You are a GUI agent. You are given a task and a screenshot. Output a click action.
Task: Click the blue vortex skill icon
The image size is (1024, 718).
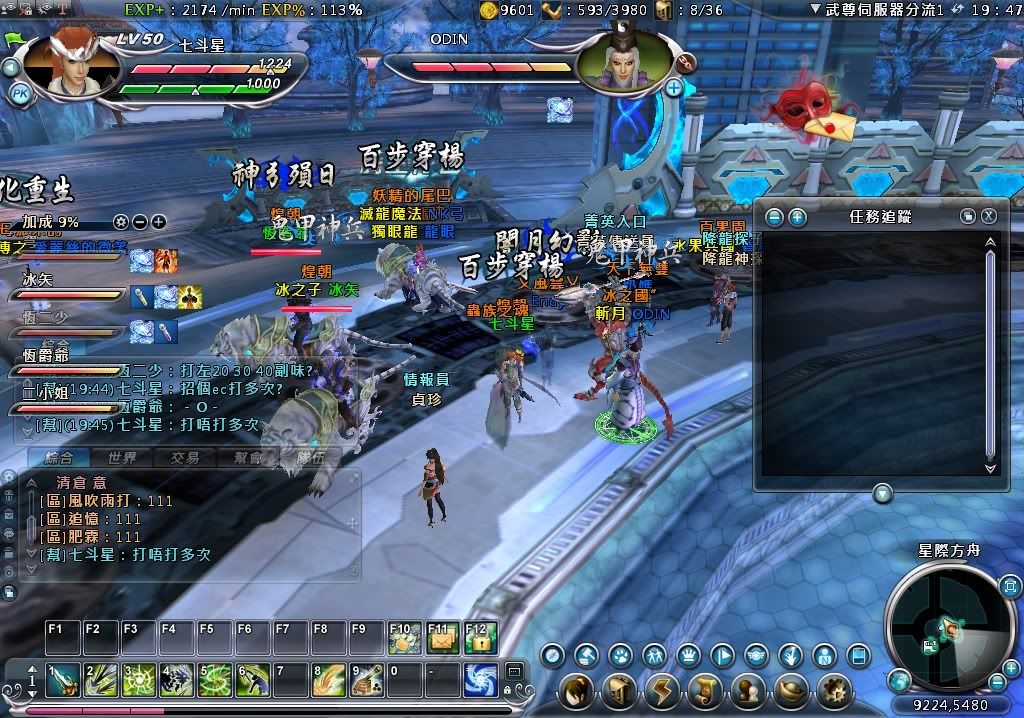[x=481, y=680]
